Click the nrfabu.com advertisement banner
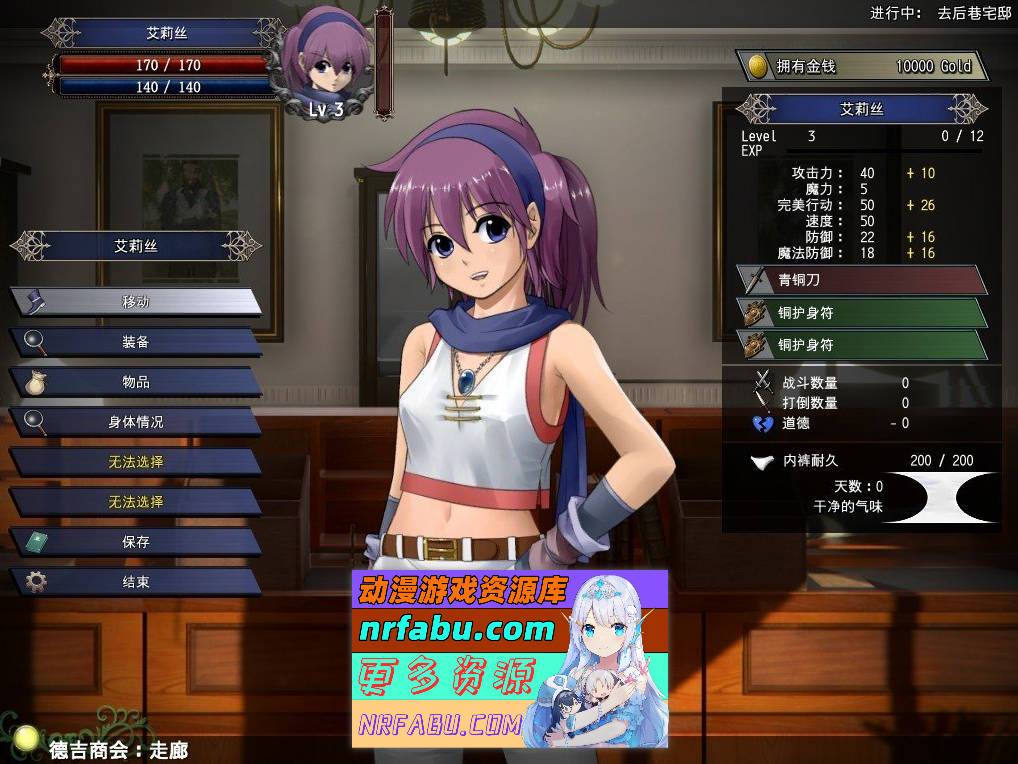Viewport: 1018px width, 764px height. click(x=509, y=659)
